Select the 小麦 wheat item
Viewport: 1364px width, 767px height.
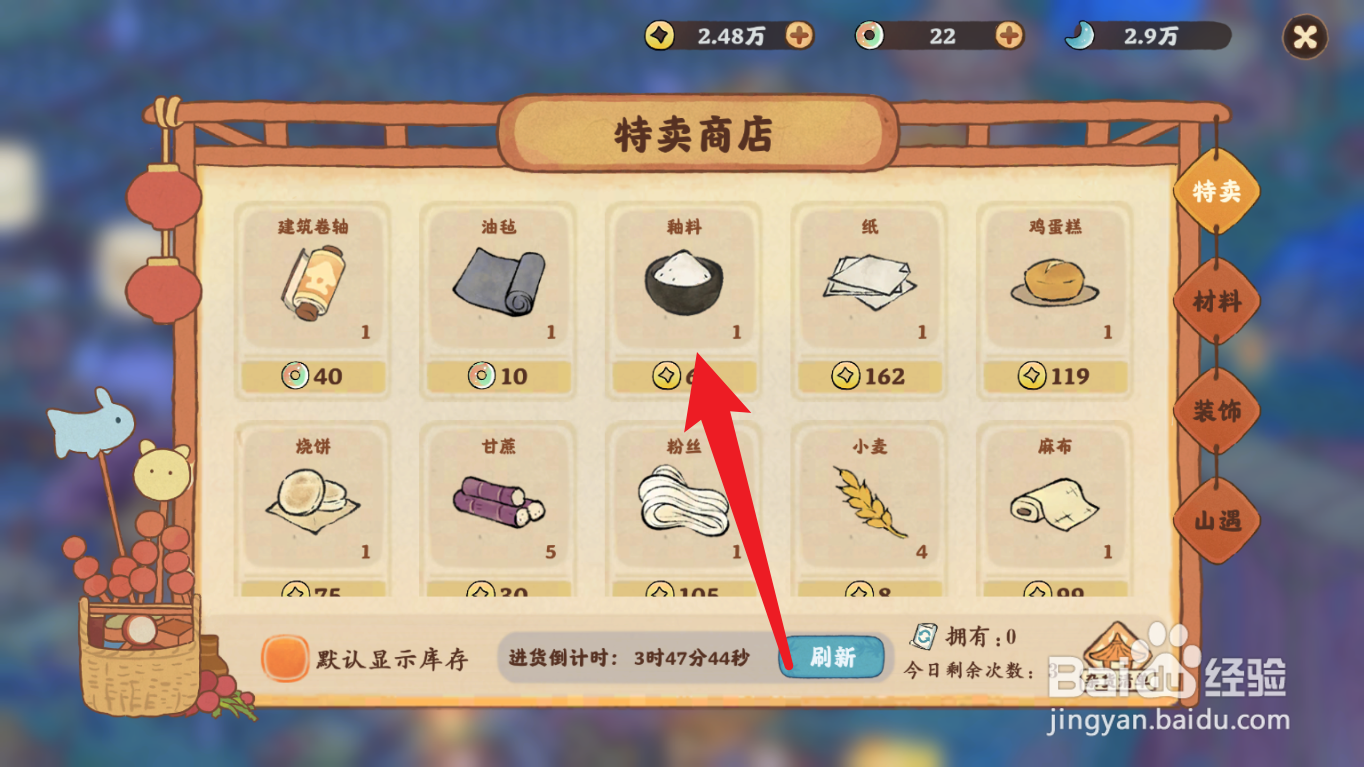tap(869, 500)
